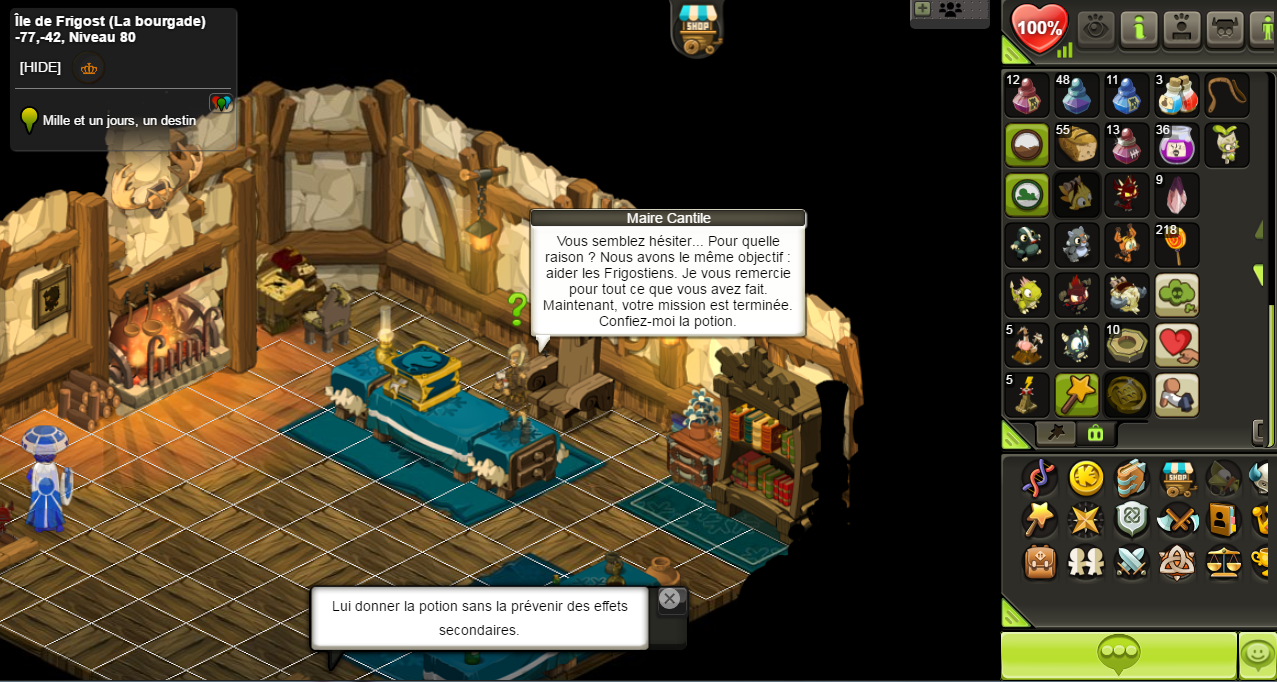
Task: Toggle the eye view button
Action: click(1096, 28)
